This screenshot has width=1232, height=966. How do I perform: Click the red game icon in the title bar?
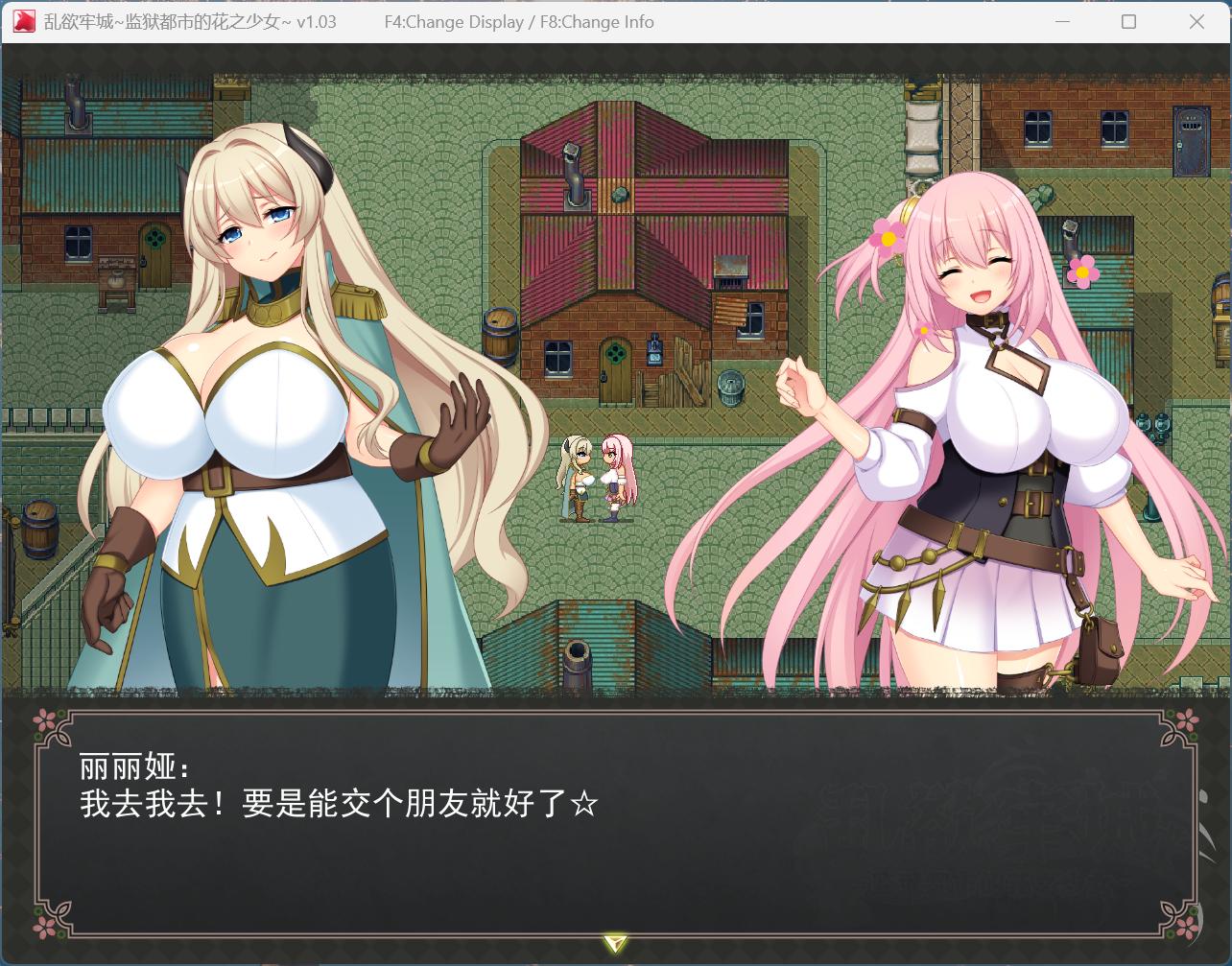[x=23, y=21]
